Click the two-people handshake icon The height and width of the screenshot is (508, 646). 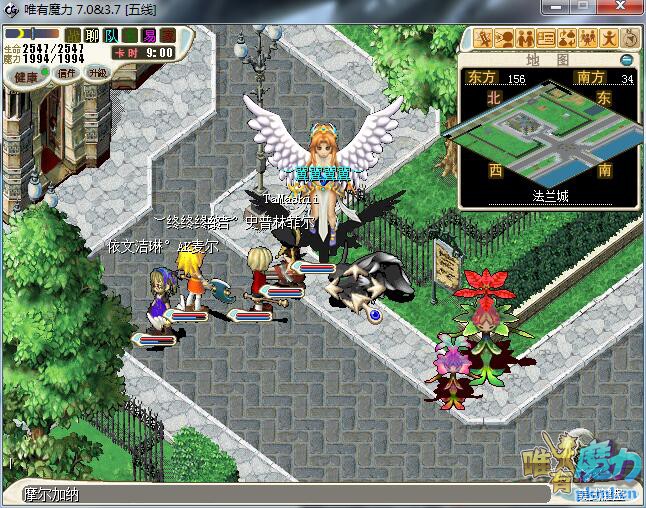pos(525,39)
